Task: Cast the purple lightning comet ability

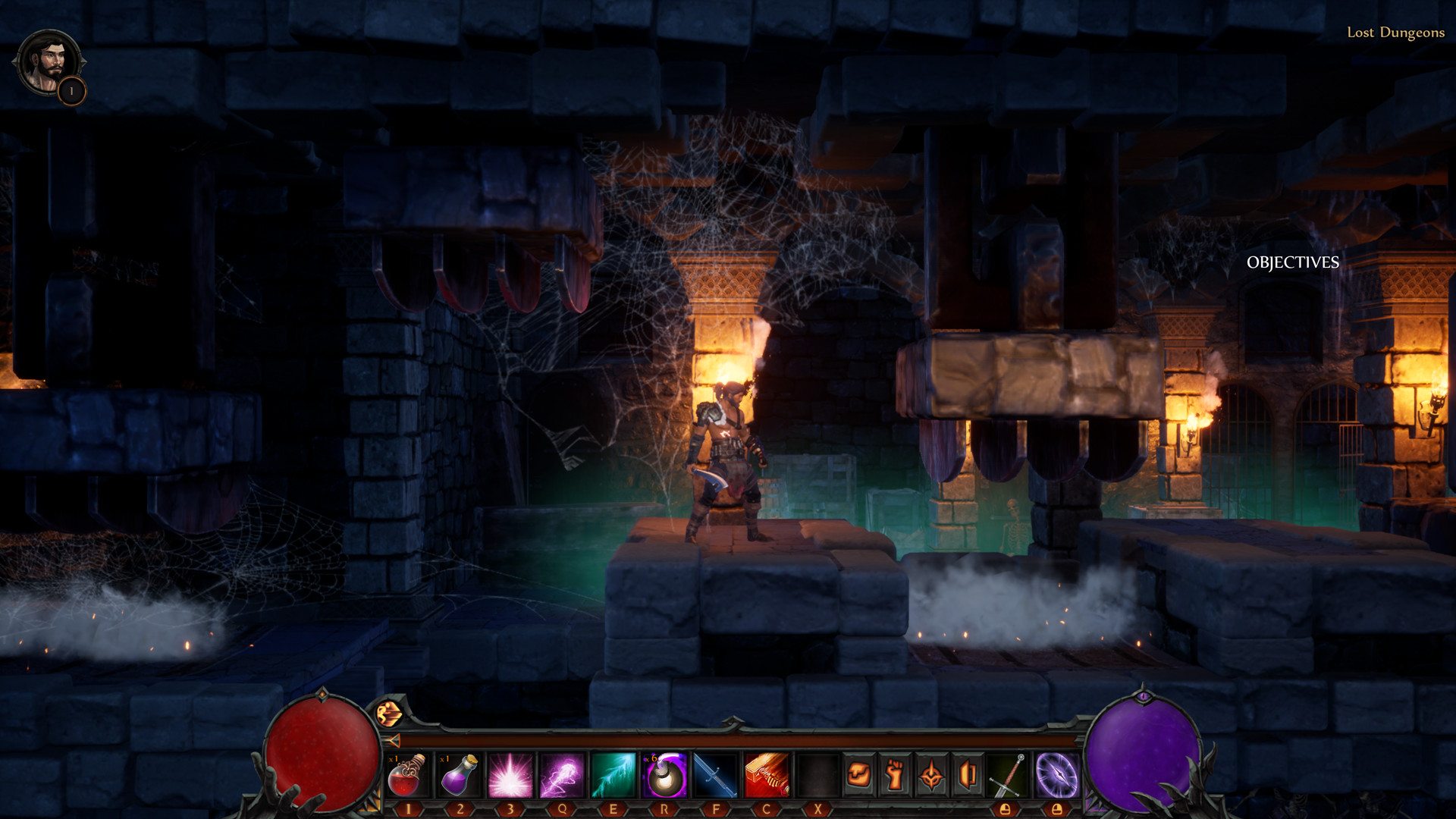Action: (x=562, y=775)
